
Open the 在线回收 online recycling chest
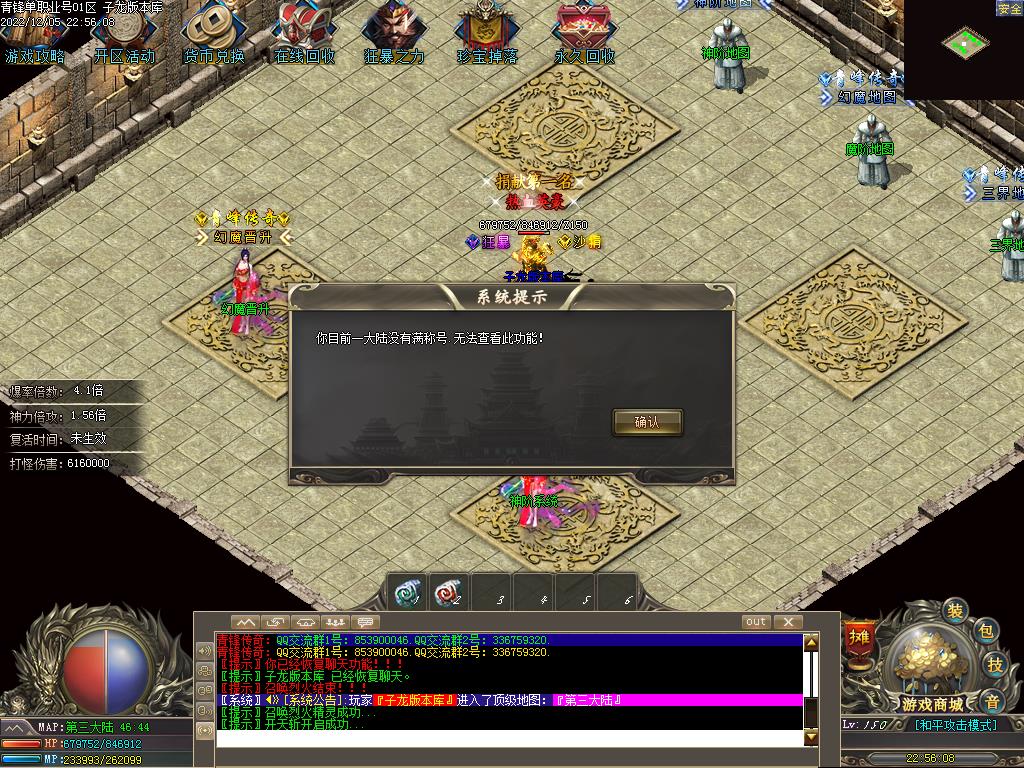[x=304, y=34]
